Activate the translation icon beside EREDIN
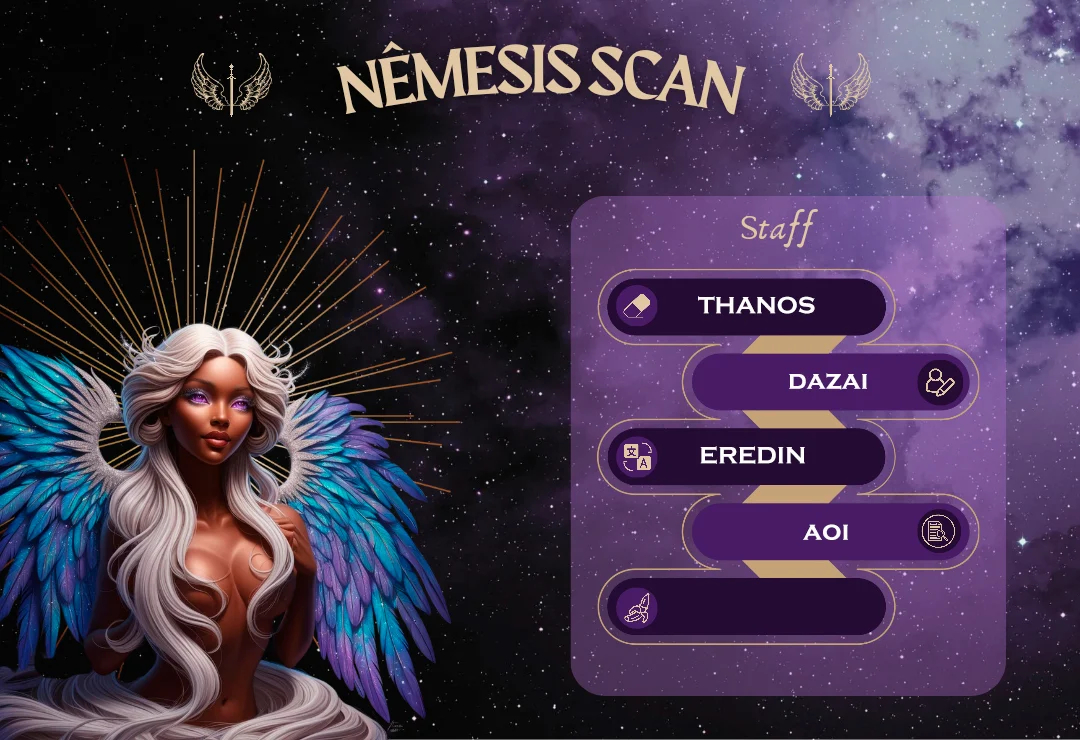This screenshot has width=1080, height=740. (637, 457)
